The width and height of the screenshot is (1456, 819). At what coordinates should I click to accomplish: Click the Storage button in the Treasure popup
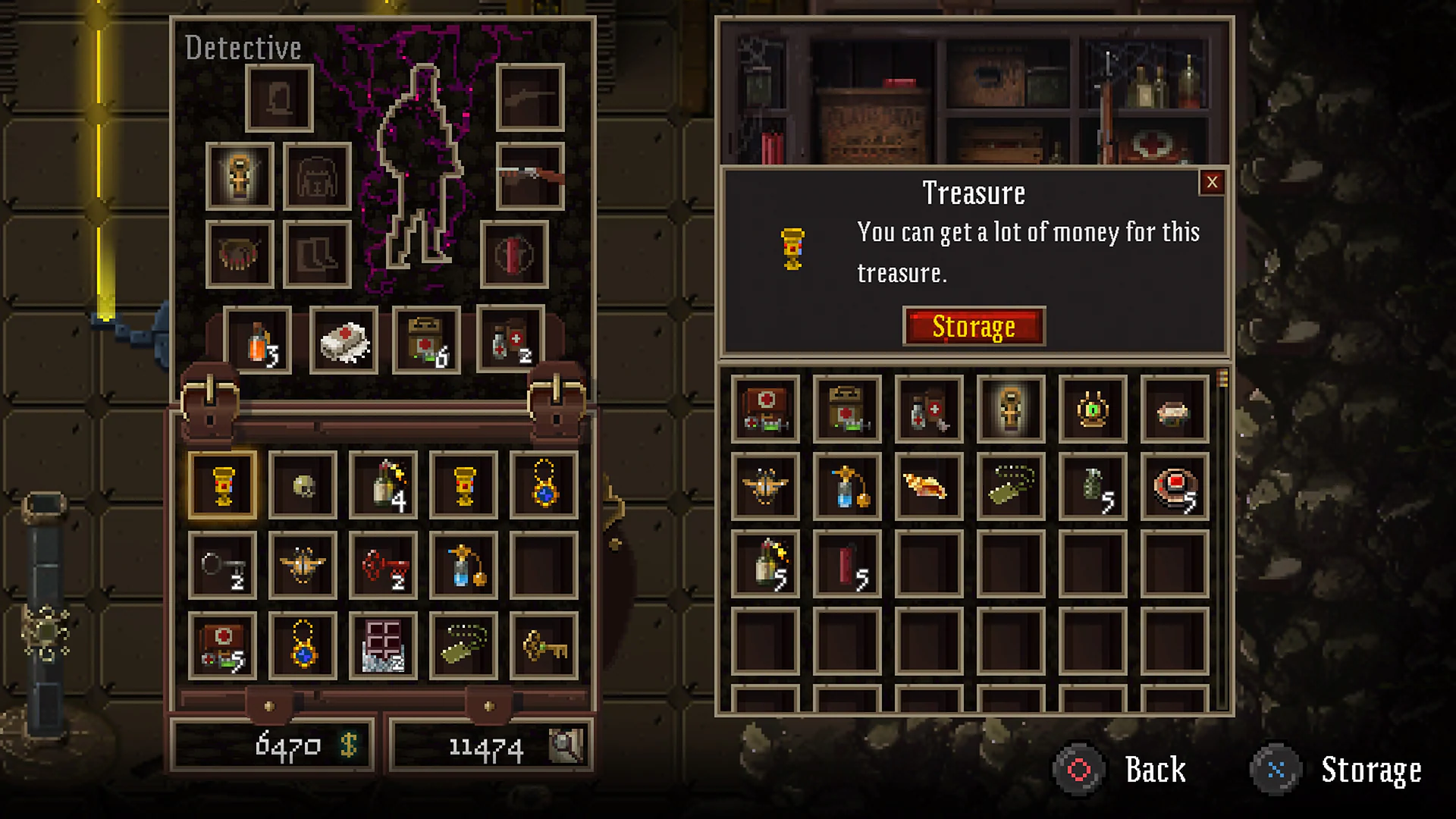pos(974,326)
